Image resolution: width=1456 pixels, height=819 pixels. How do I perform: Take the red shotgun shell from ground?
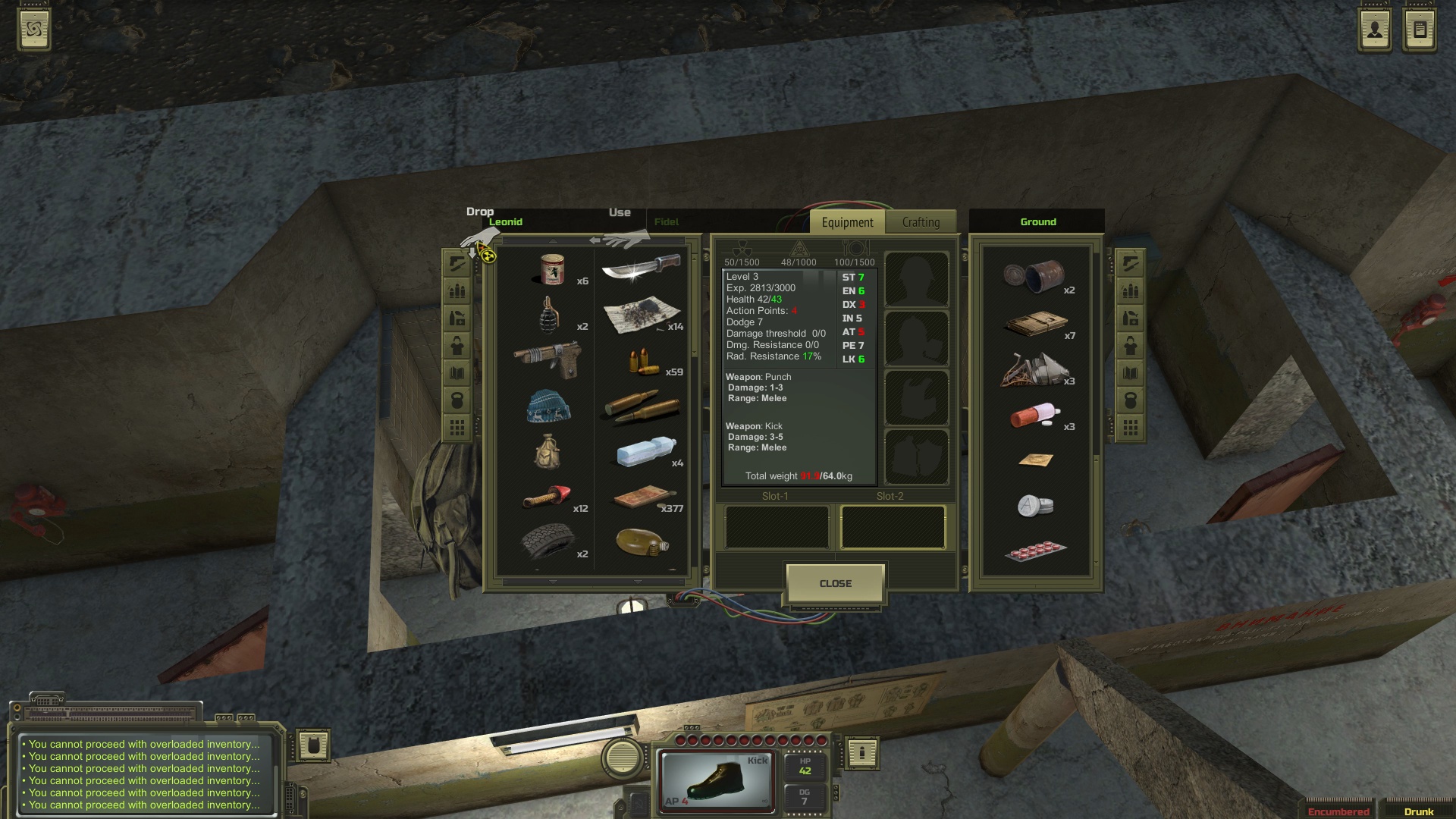[x=1034, y=416]
